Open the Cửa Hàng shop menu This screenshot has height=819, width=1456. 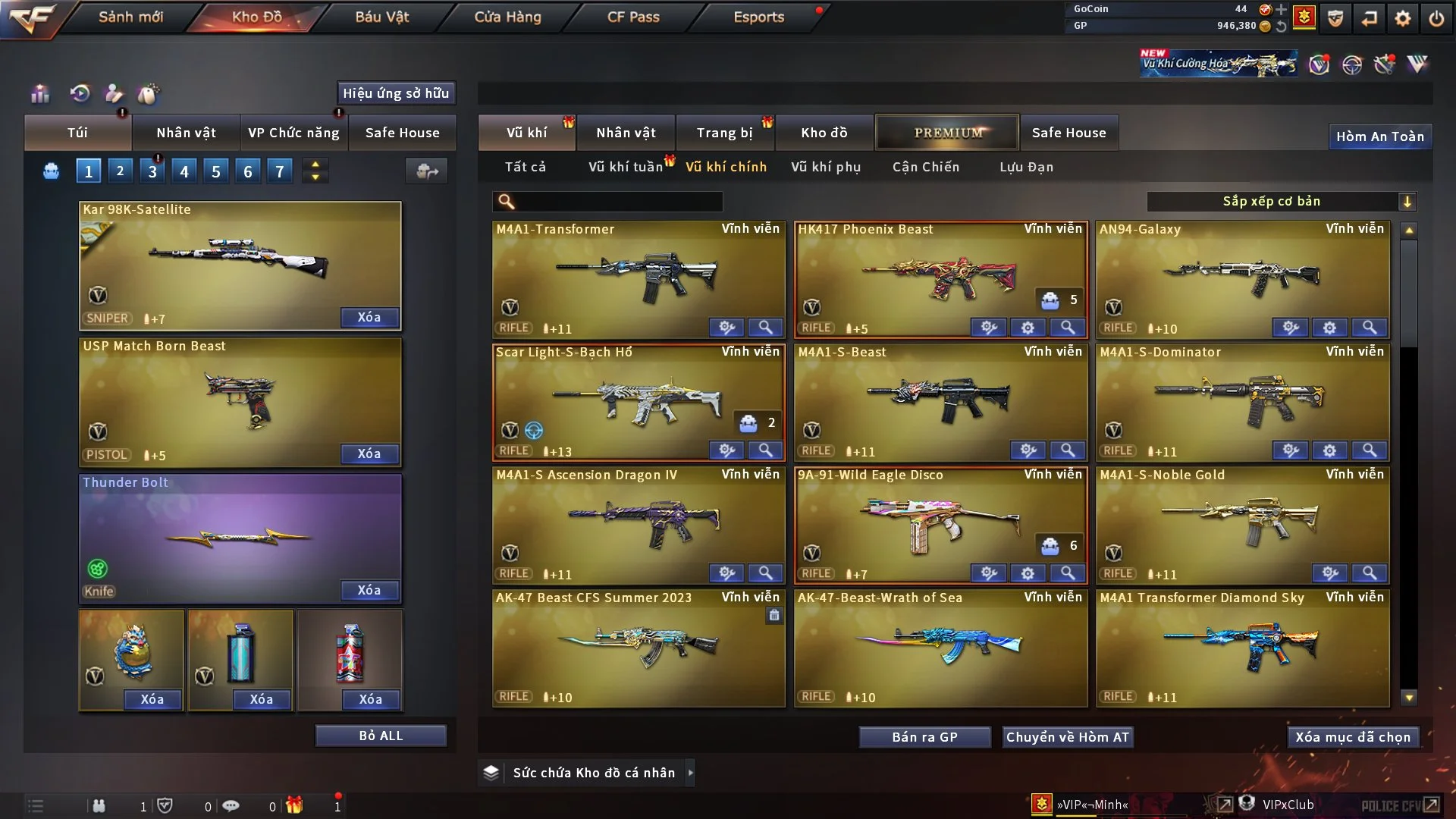click(x=507, y=17)
